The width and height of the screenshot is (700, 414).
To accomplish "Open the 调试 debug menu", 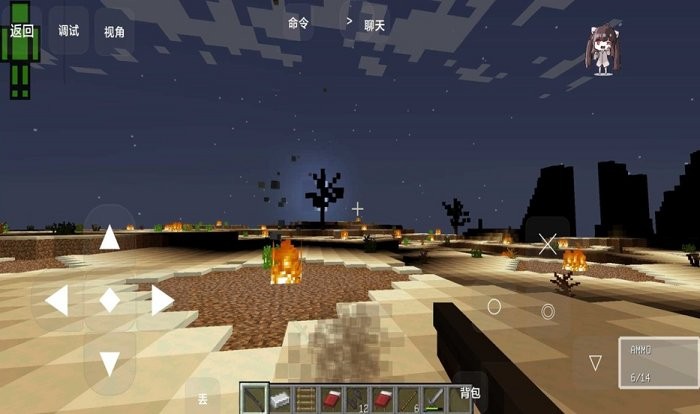I will coord(68,31).
